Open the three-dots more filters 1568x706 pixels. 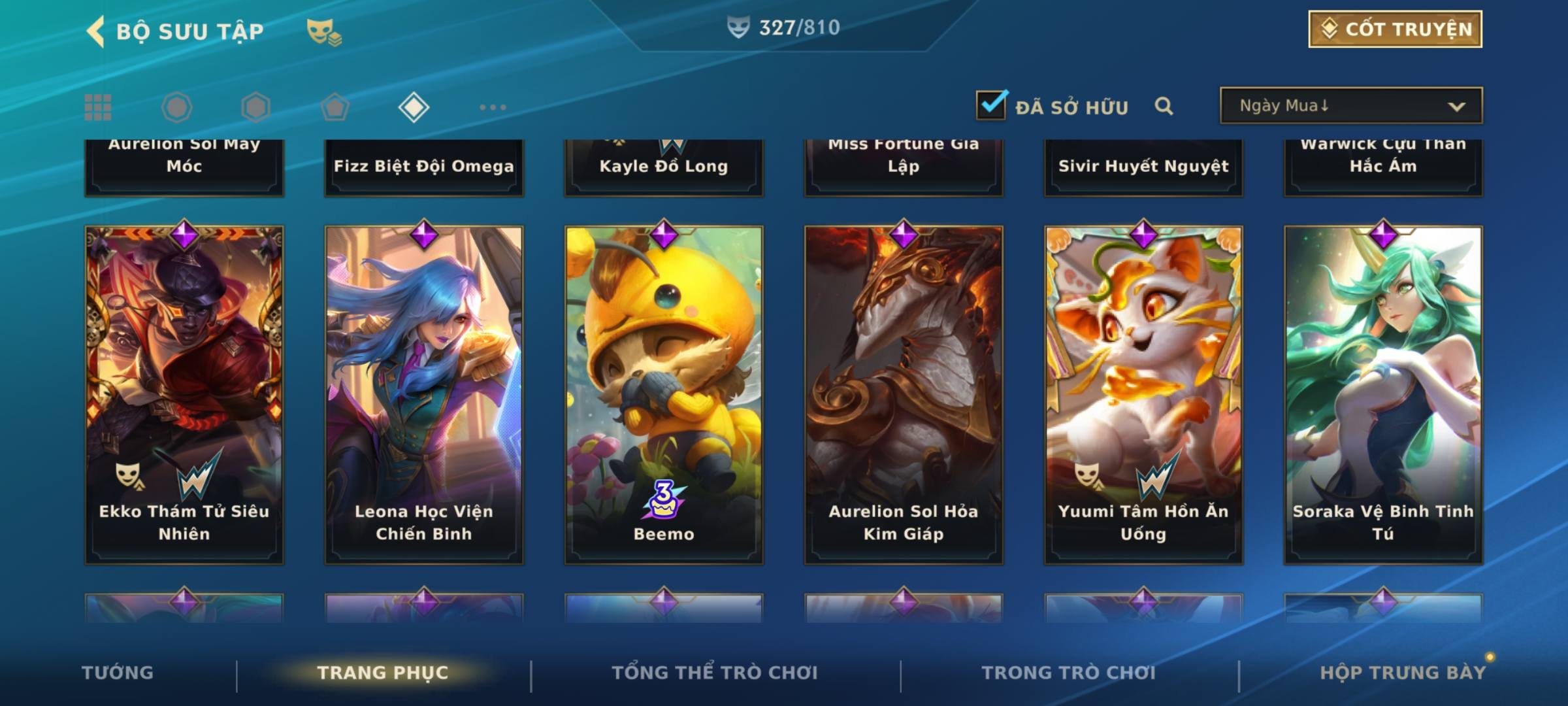point(493,107)
